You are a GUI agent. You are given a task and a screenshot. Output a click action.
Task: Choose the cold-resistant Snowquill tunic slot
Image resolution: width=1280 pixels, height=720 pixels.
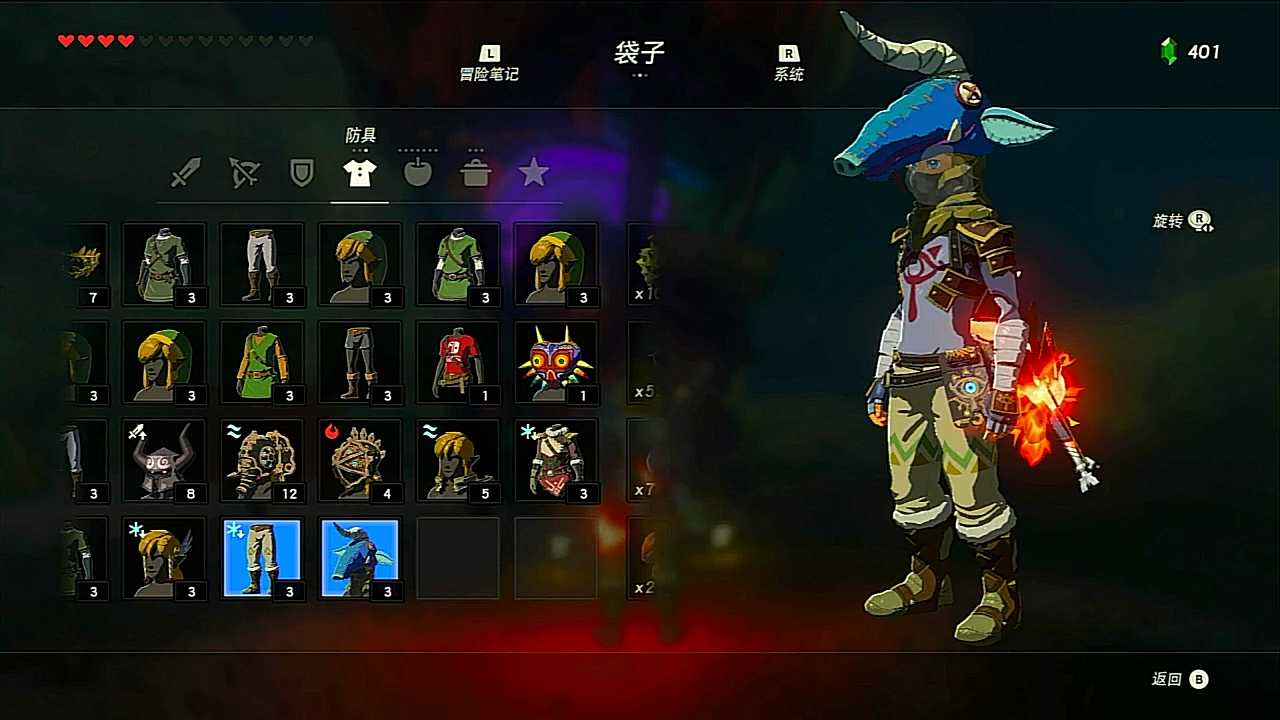click(x=556, y=460)
